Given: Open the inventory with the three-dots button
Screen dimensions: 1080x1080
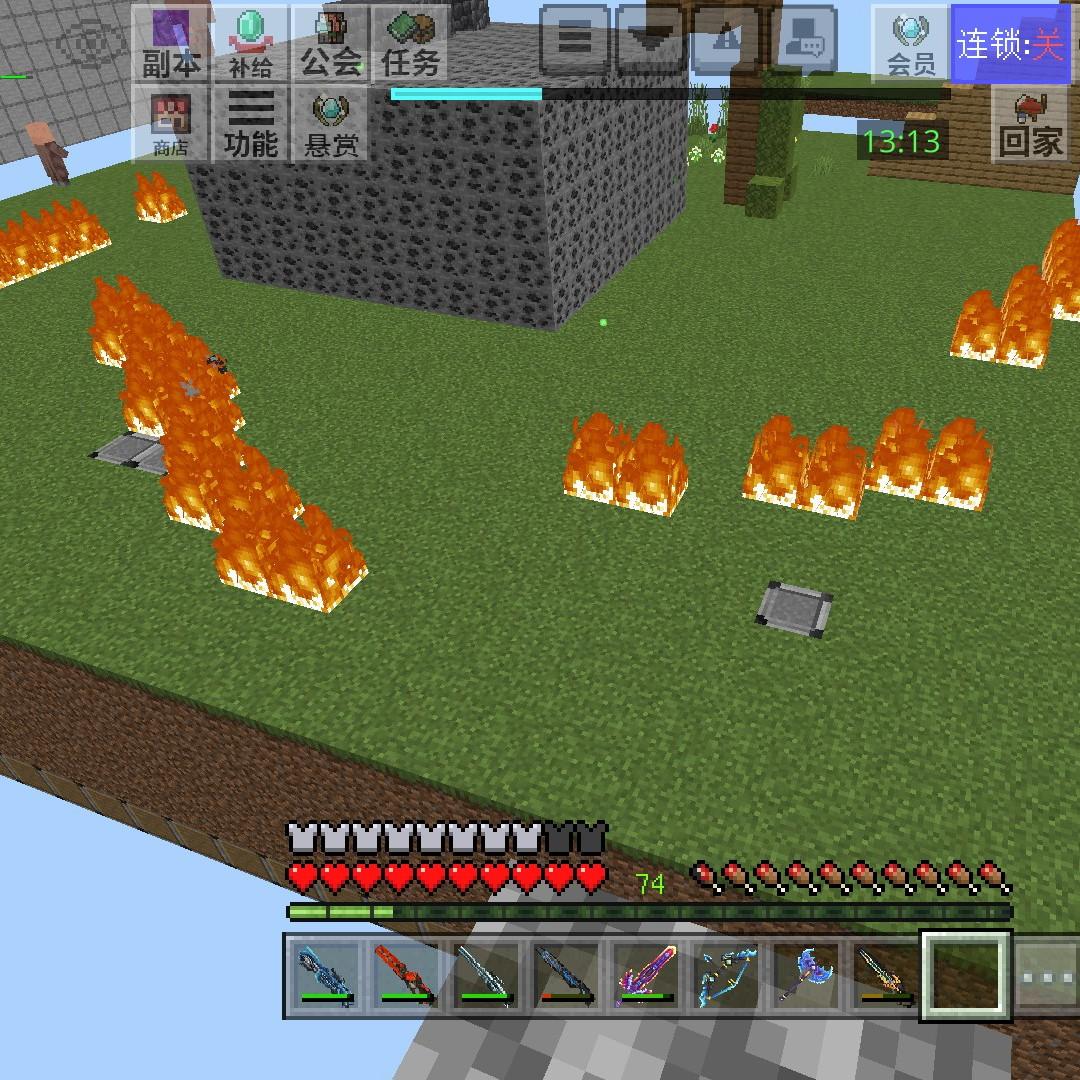Looking at the screenshot, I should 1046,976.
